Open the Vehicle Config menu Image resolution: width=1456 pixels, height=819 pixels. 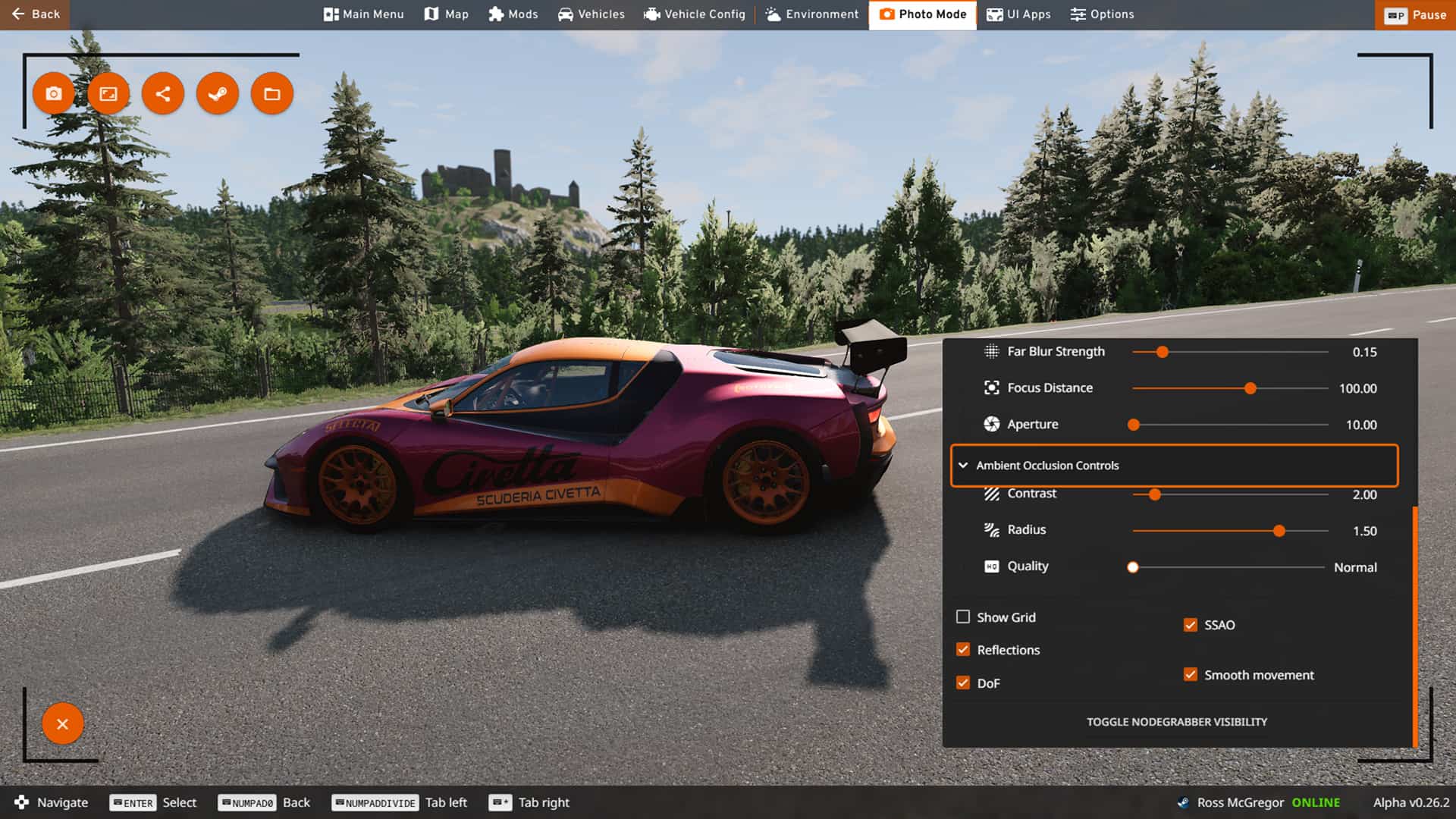point(694,14)
